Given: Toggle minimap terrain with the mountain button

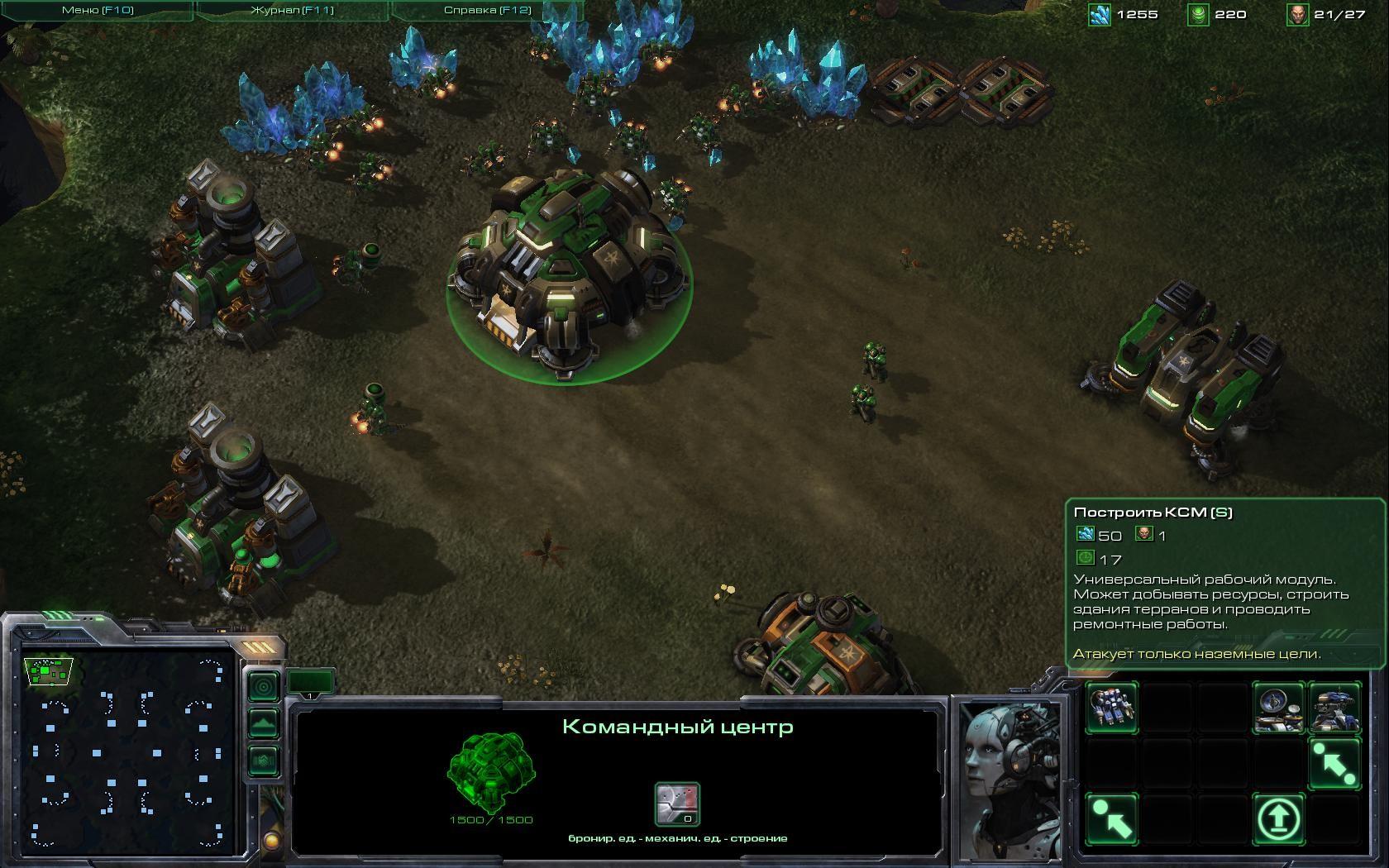Looking at the screenshot, I should point(264,723).
